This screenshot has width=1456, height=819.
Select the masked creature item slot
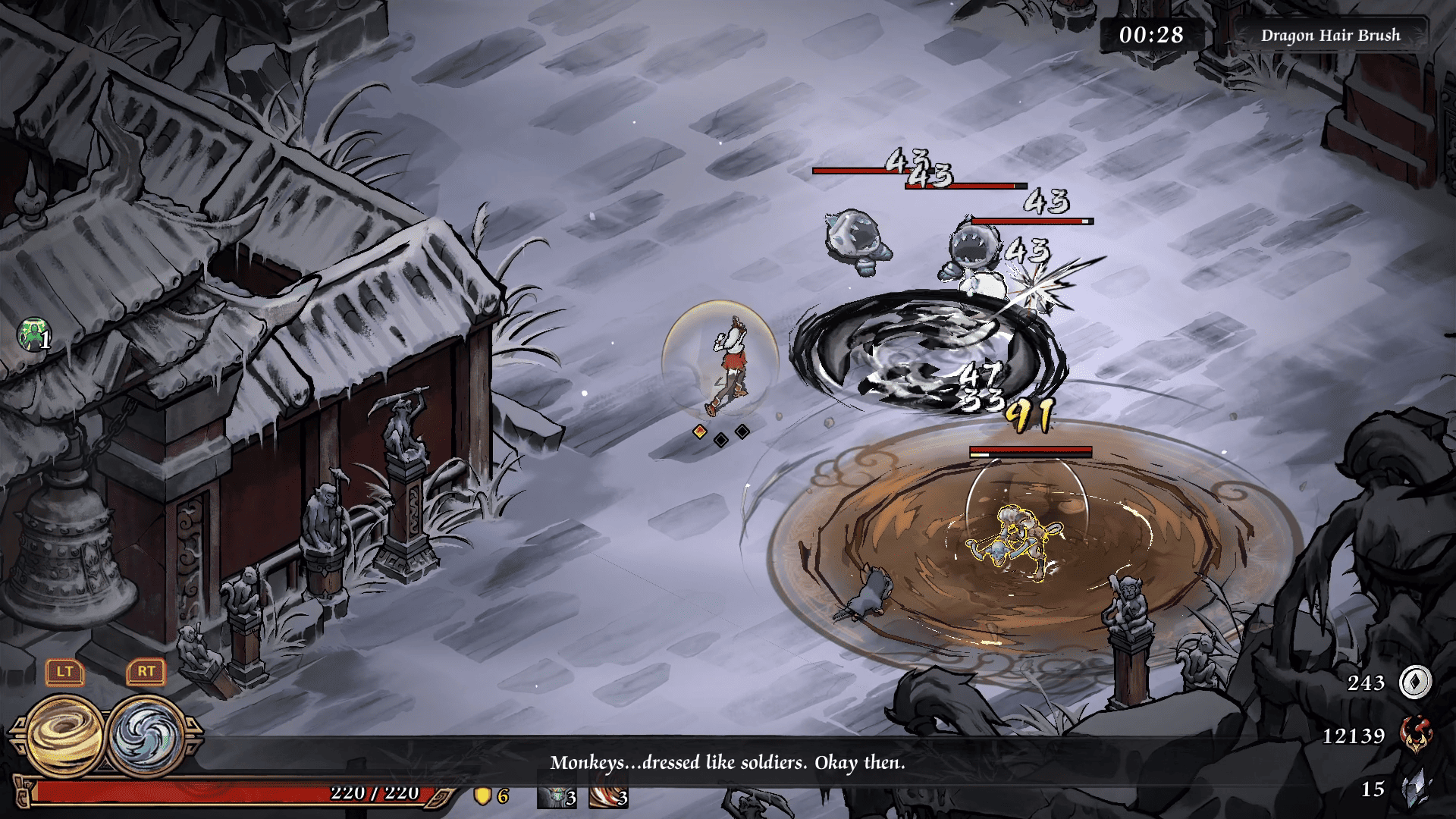pos(557,796)
